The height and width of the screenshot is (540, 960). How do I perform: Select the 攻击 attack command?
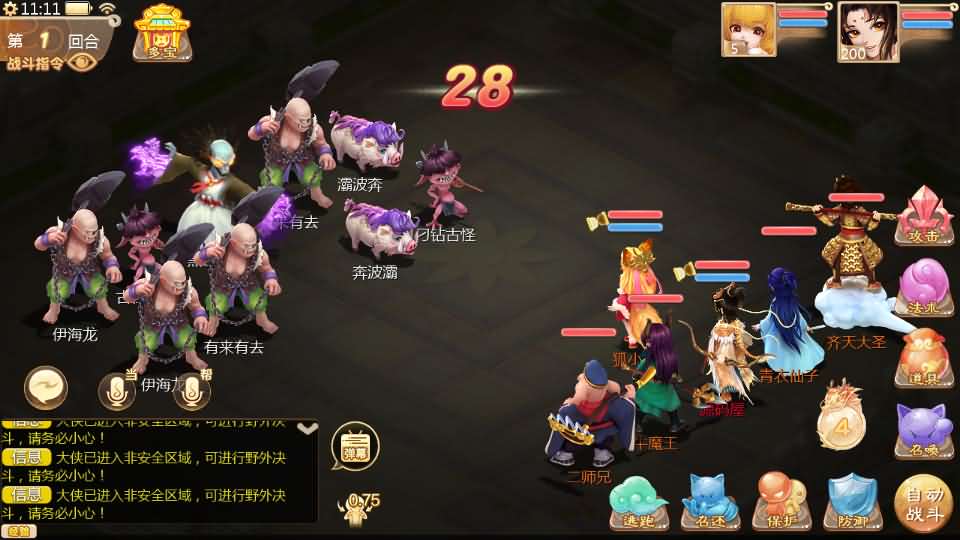click(x=924, y=218)
